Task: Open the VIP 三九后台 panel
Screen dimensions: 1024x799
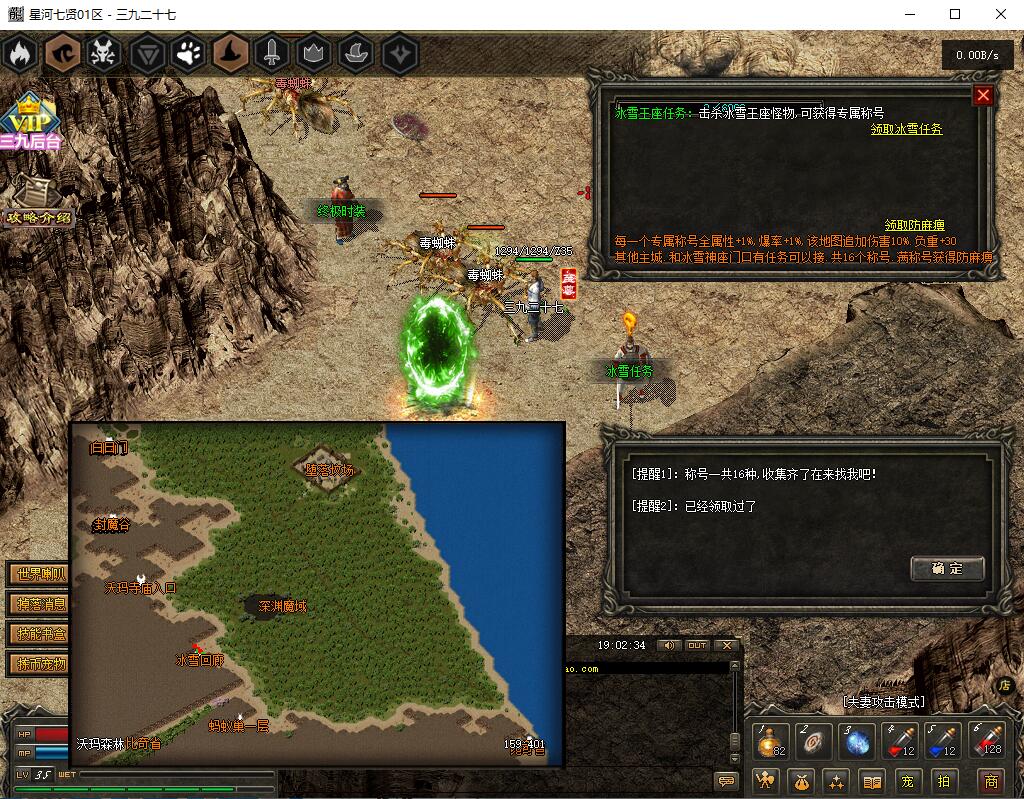Action: pos(30,124)
